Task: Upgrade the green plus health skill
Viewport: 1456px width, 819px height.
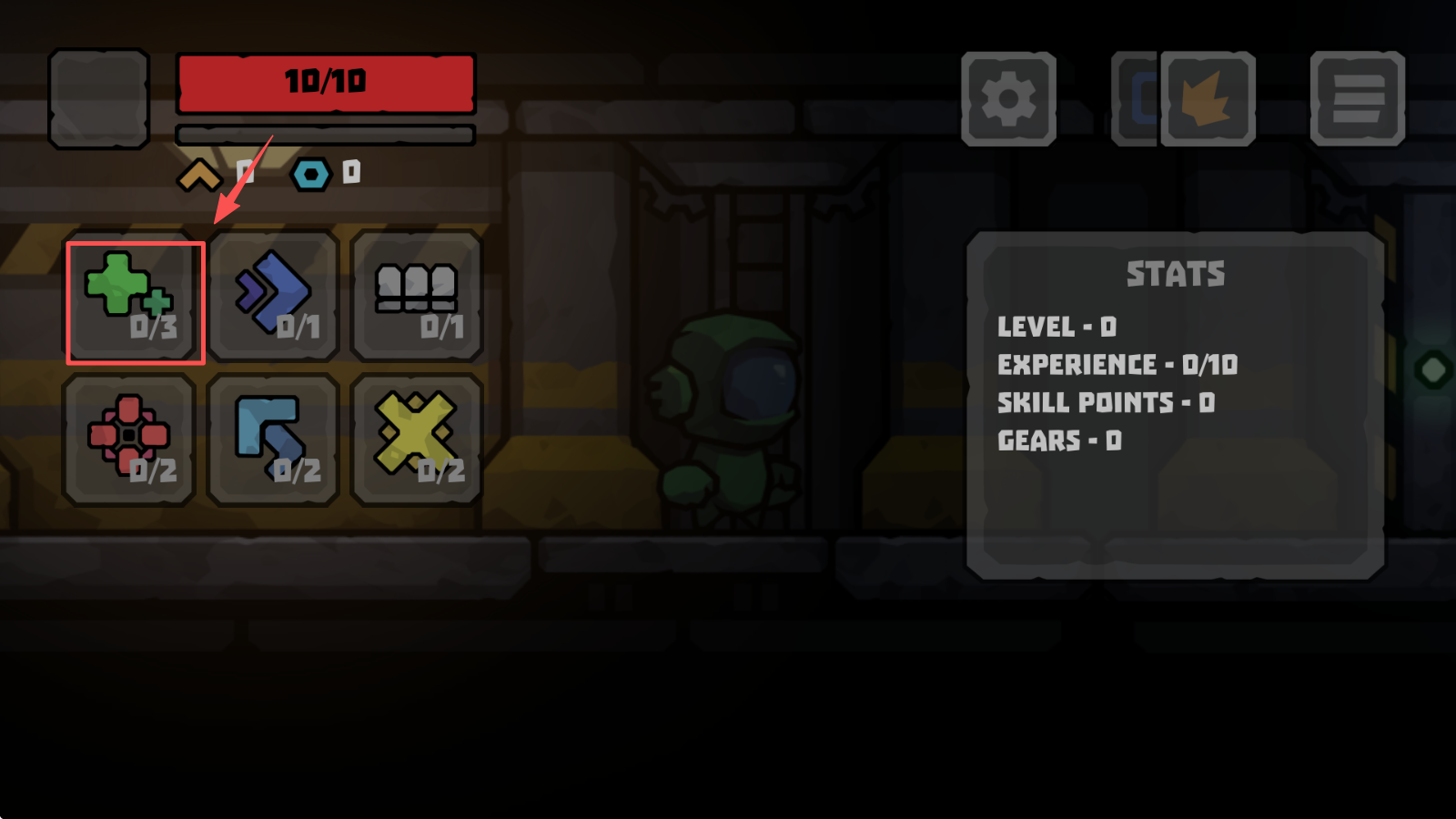Action: (135, 302)
